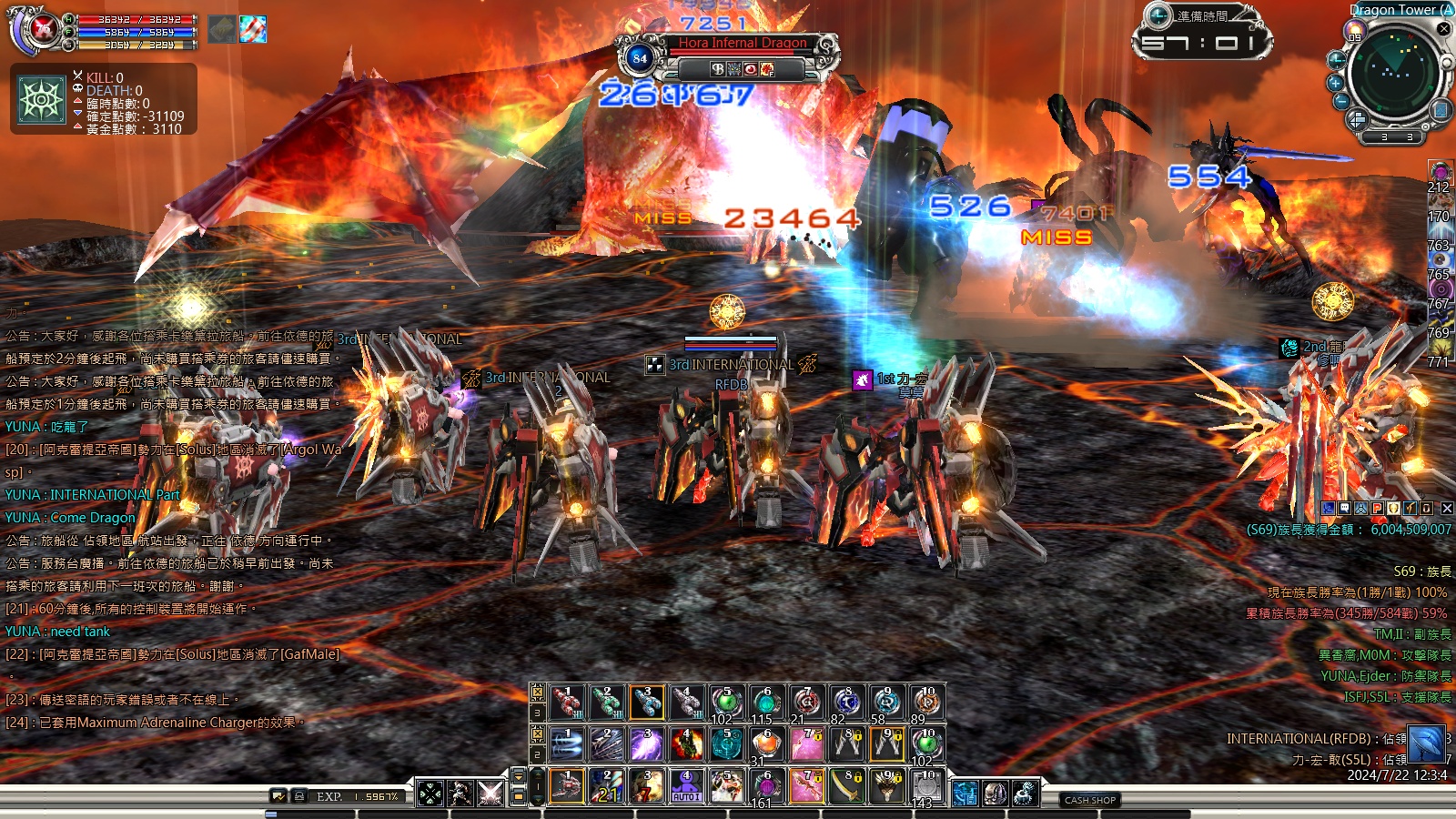This screenshot has height=819, width=1456.
Task: Use the curved sabre item in bottom hotbar
Action: click(x=846, y=786)
